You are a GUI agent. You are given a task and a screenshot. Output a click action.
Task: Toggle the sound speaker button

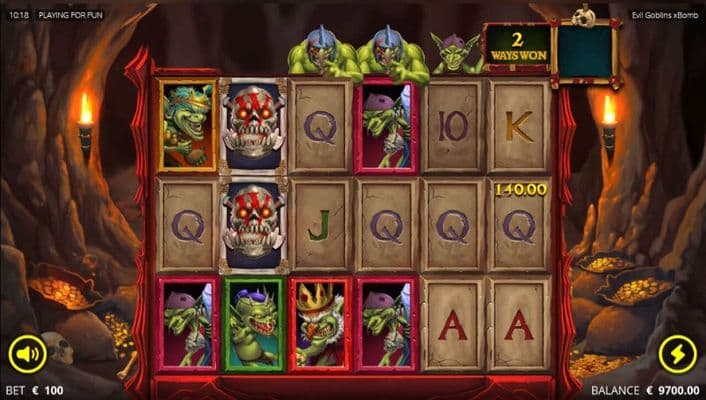pyautogui.click(x=27, y=353)
